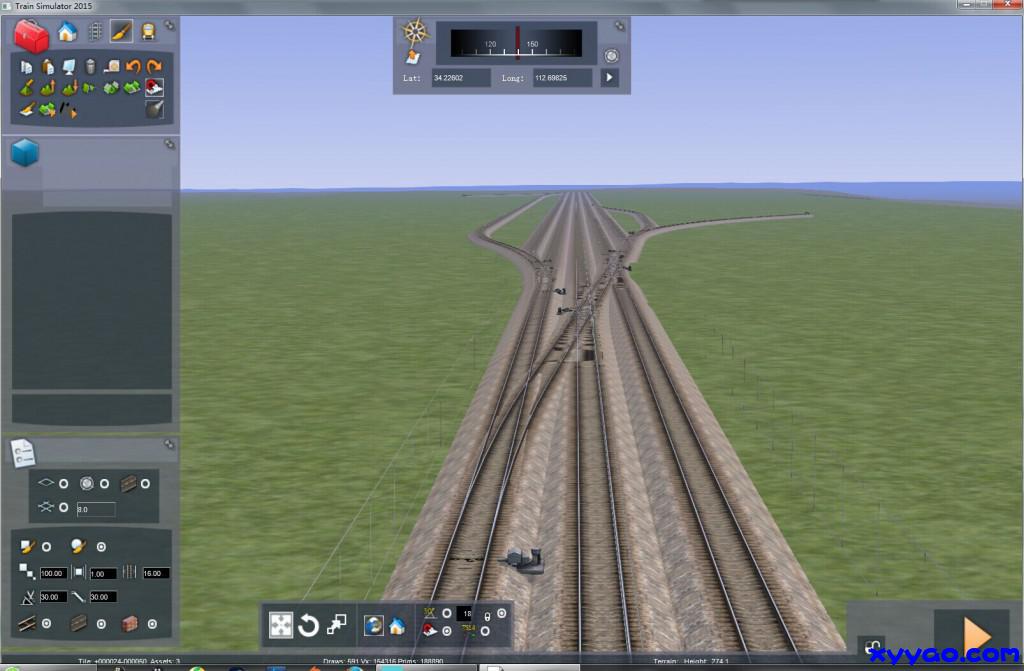Select the rotate gizmo tool

point(309,626)
